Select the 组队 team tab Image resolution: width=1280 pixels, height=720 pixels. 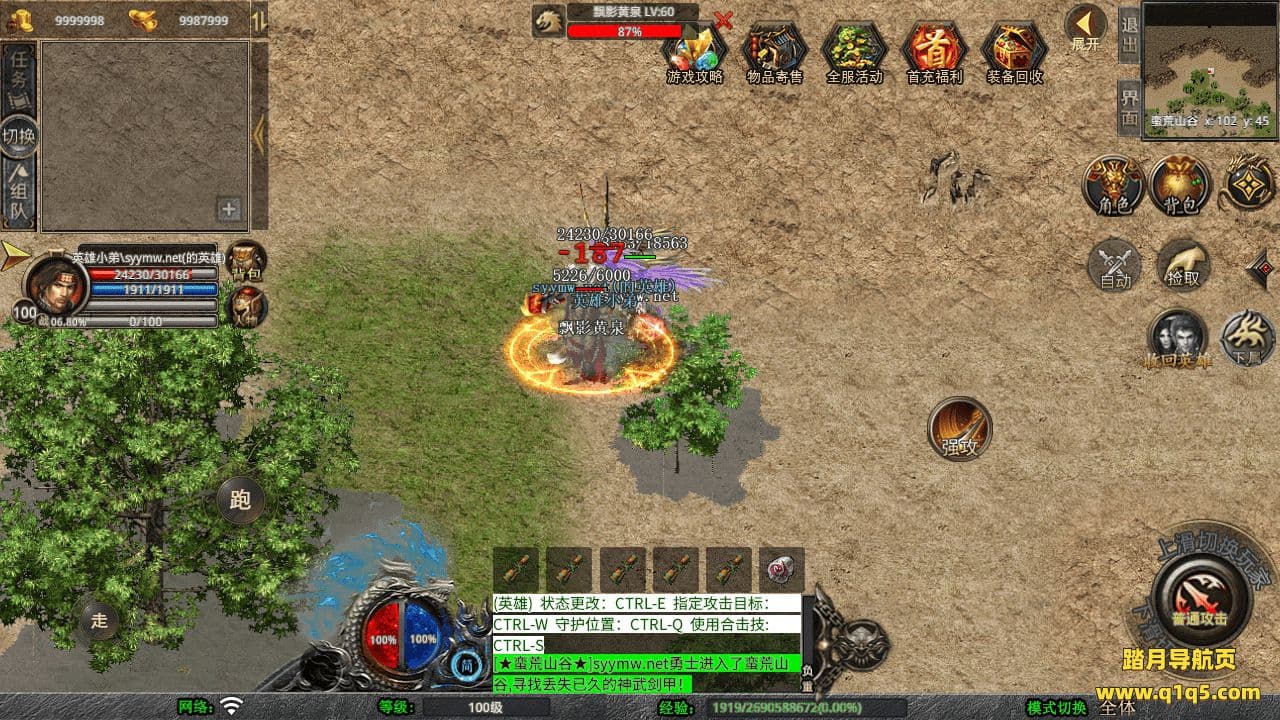pyautogui.click(x=19, y=192)
